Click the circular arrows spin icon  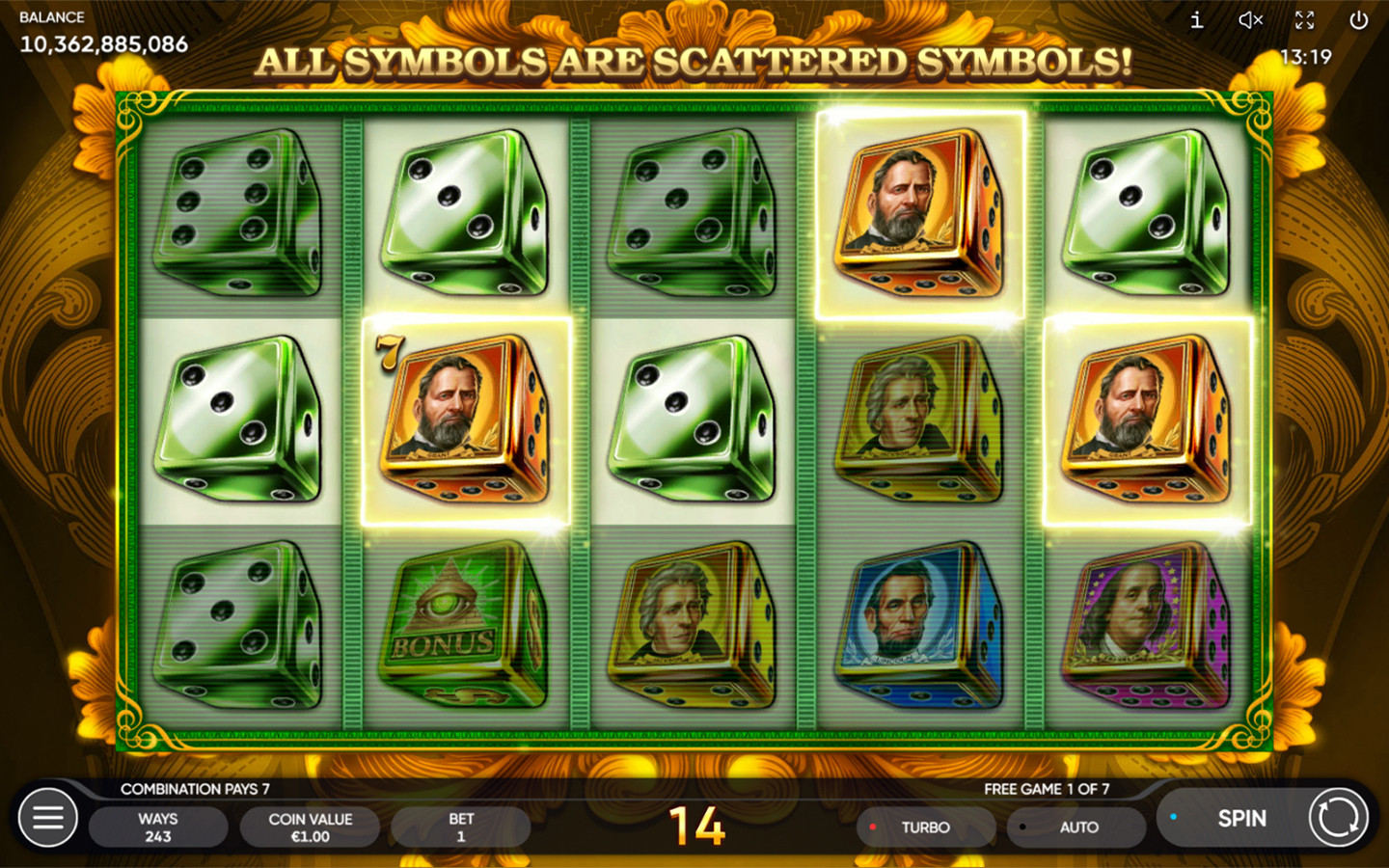[x=1338, y=818]
